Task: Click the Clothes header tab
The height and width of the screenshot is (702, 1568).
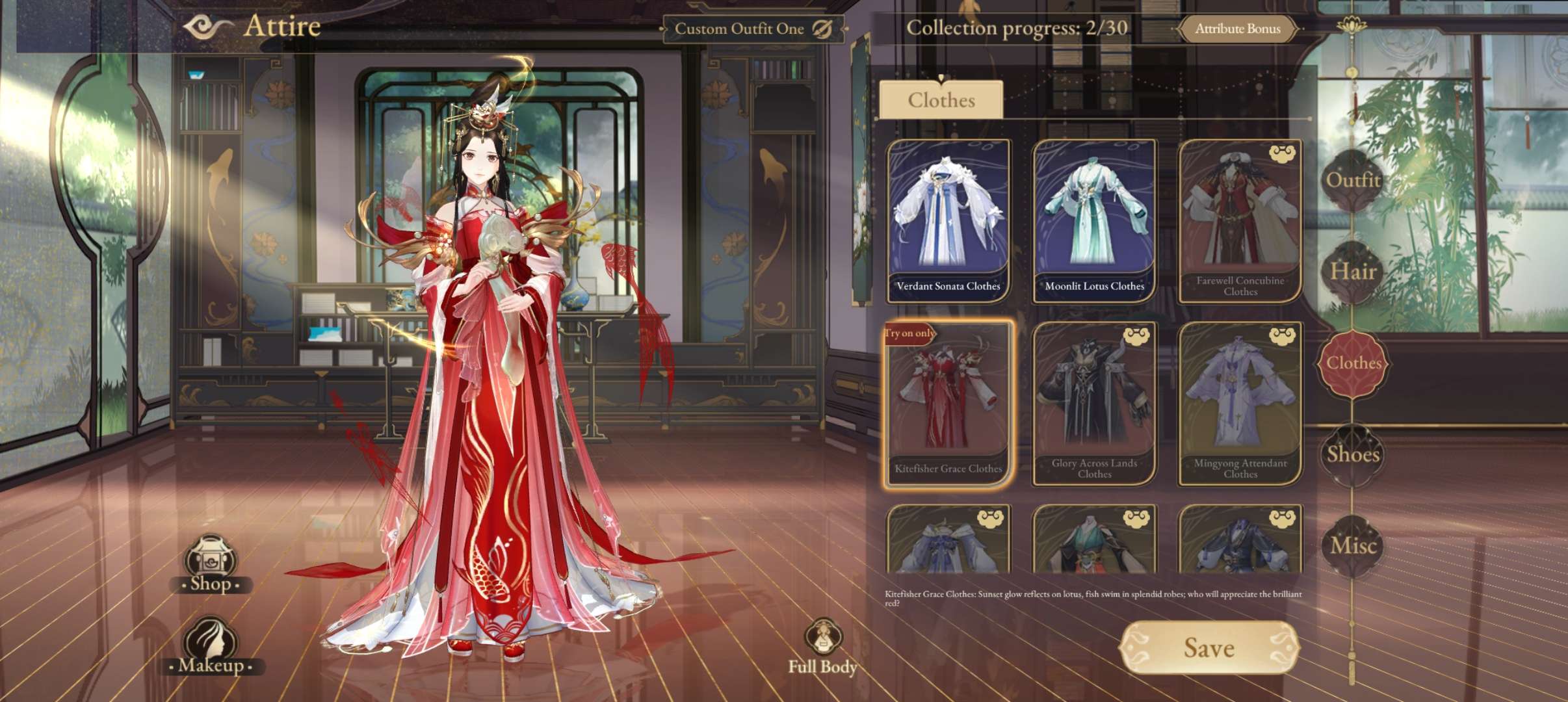Action: pyautogui.click(x=941, y=100)
